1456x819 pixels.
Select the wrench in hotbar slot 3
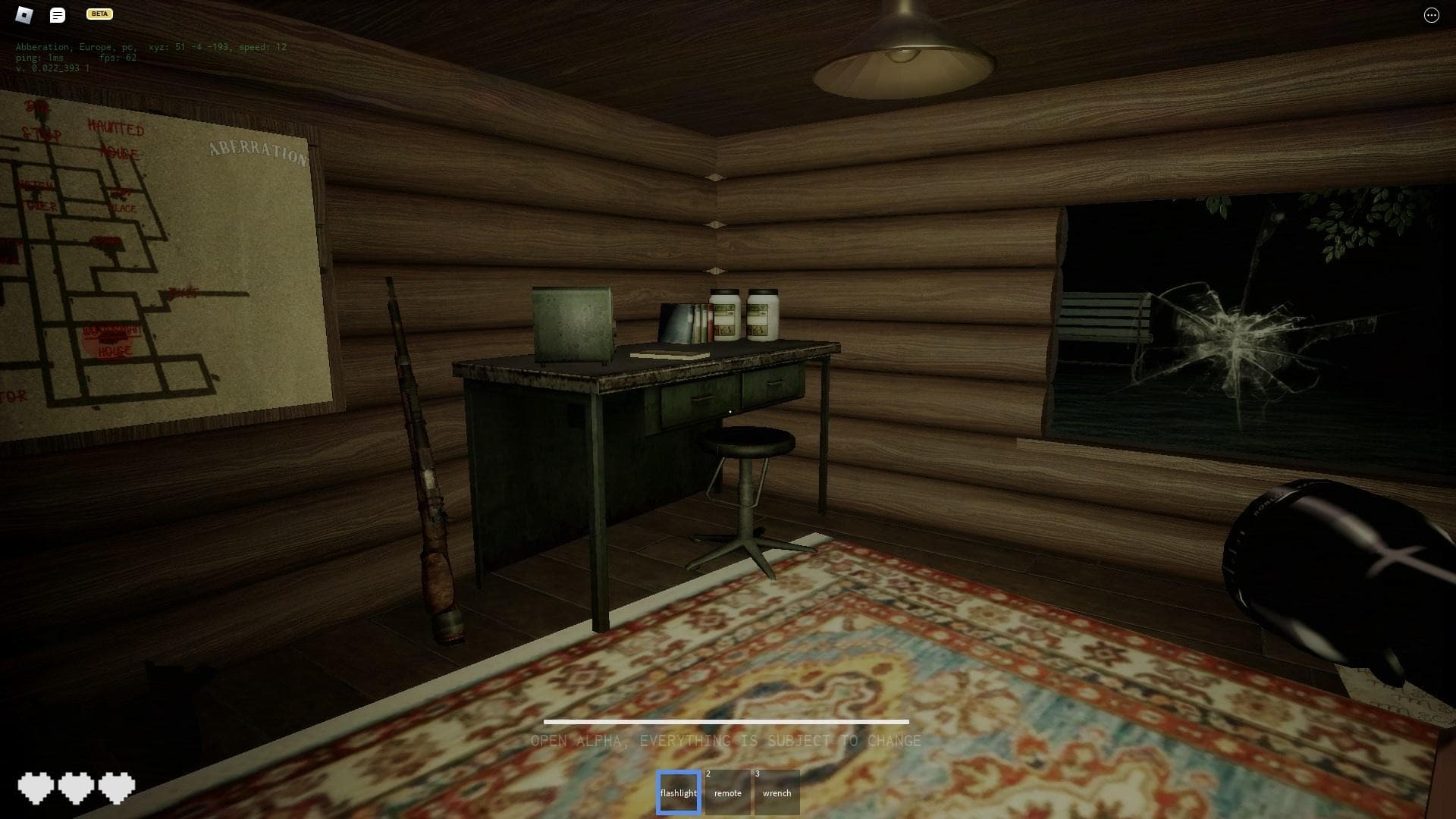click(777, 792)
